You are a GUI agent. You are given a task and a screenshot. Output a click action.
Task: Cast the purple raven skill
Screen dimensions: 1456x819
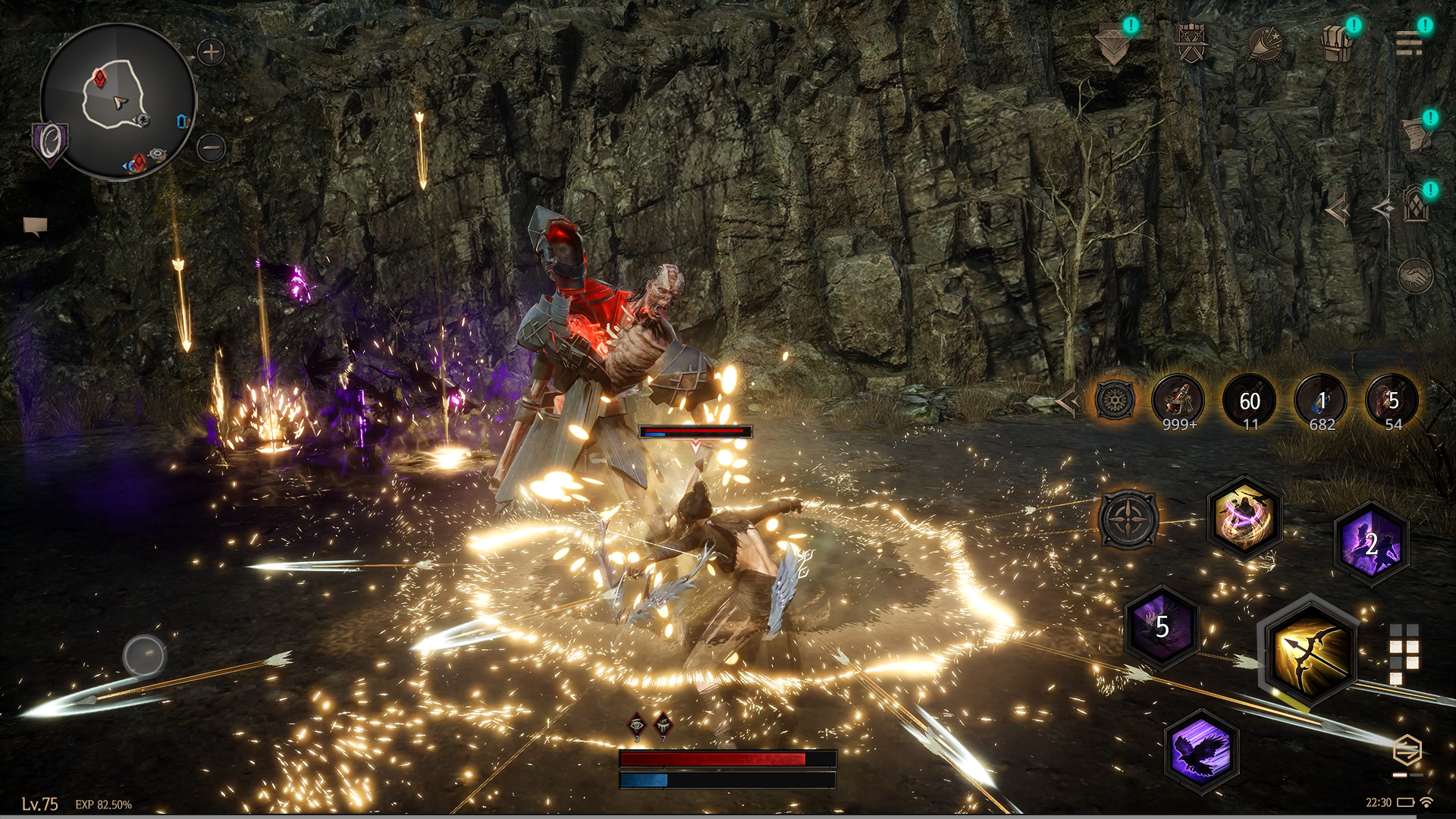coord(1200,750)
